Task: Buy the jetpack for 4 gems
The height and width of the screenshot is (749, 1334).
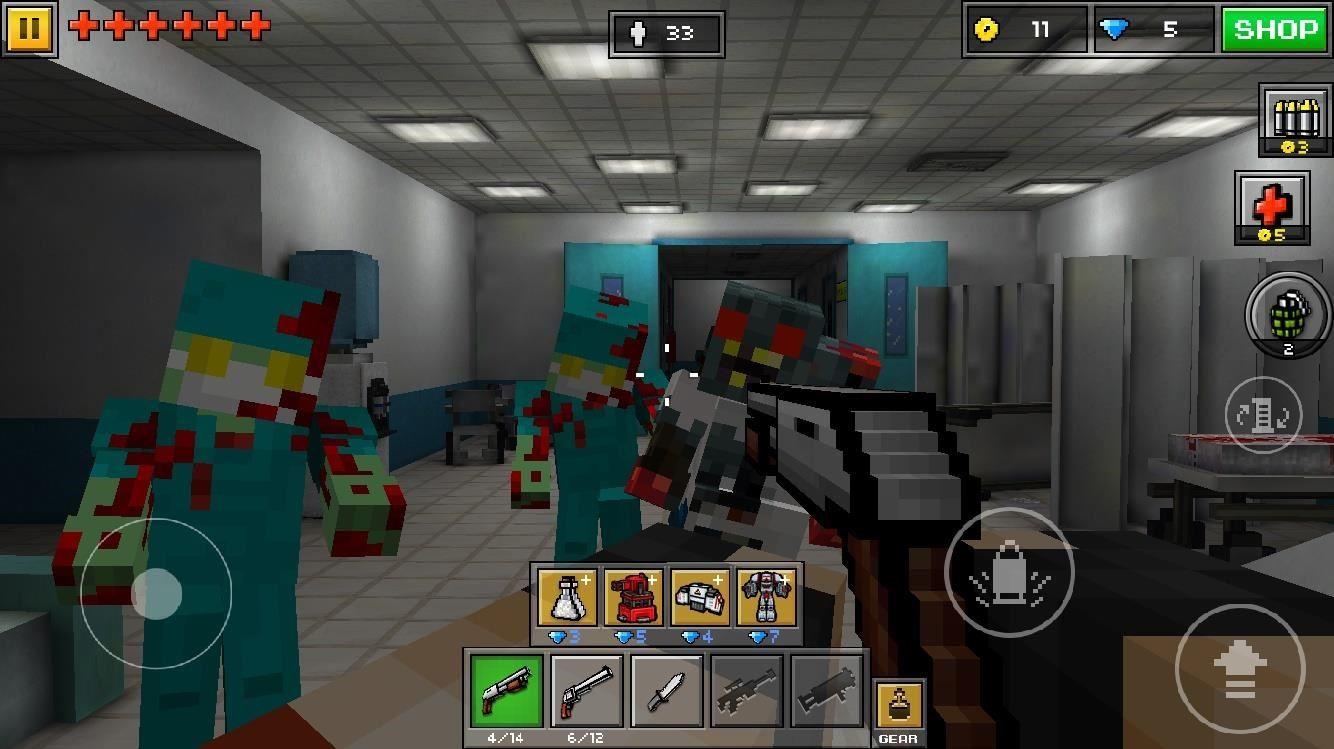Action: pyautogui.click(x=697, y=597)
